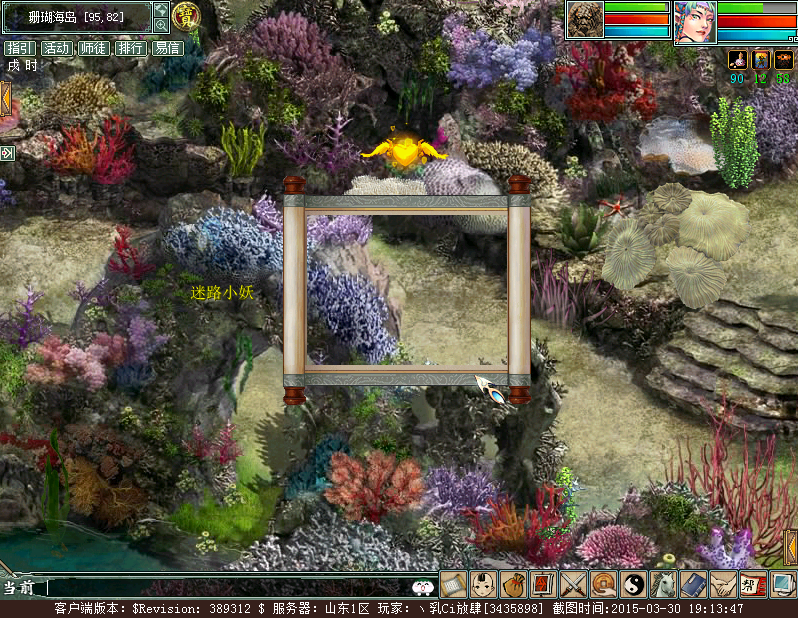
Task: Click the handshake toolbar icon
Action: [722, 584]
